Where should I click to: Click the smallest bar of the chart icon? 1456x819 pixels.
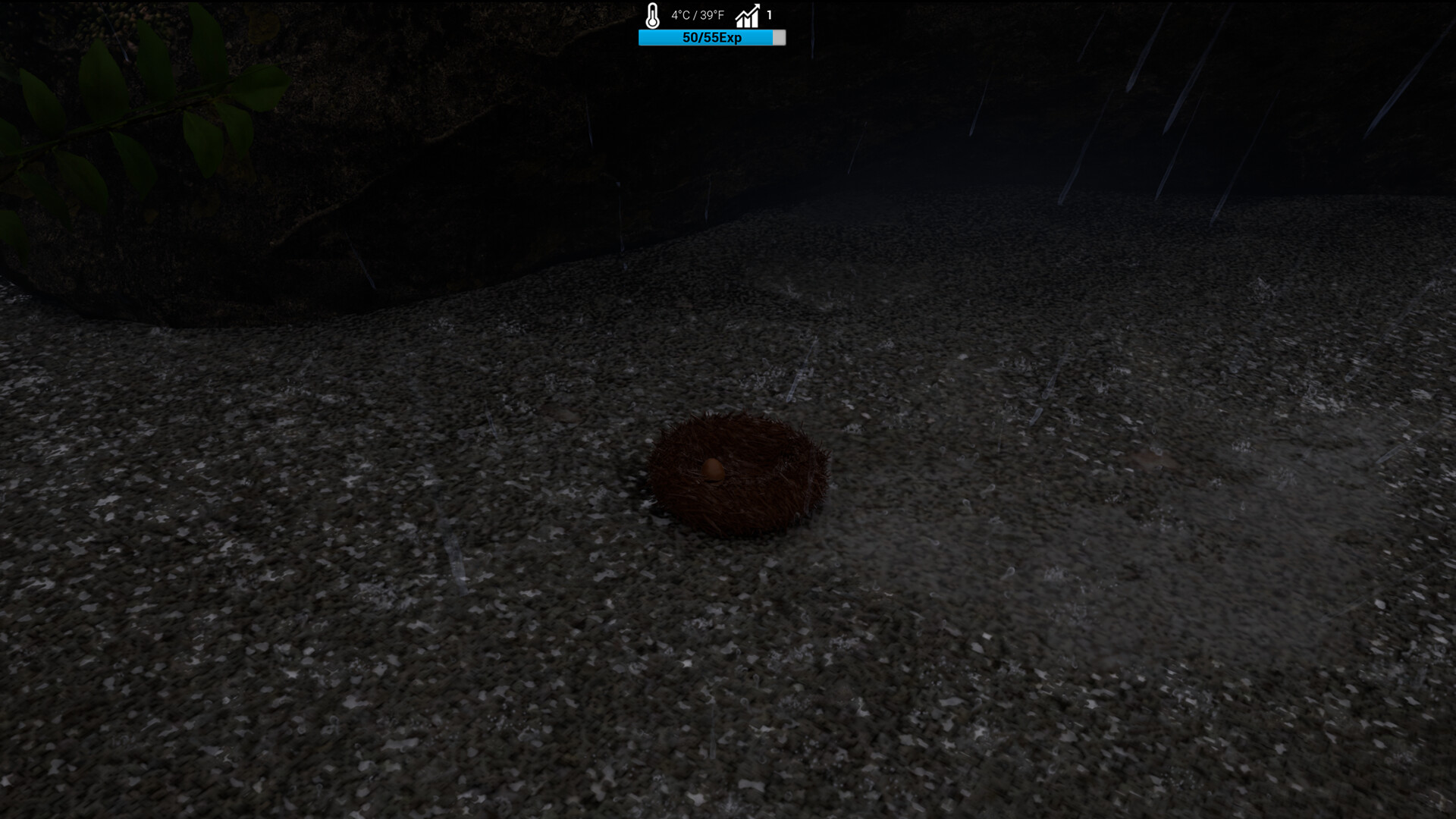[x=739, y=22]
